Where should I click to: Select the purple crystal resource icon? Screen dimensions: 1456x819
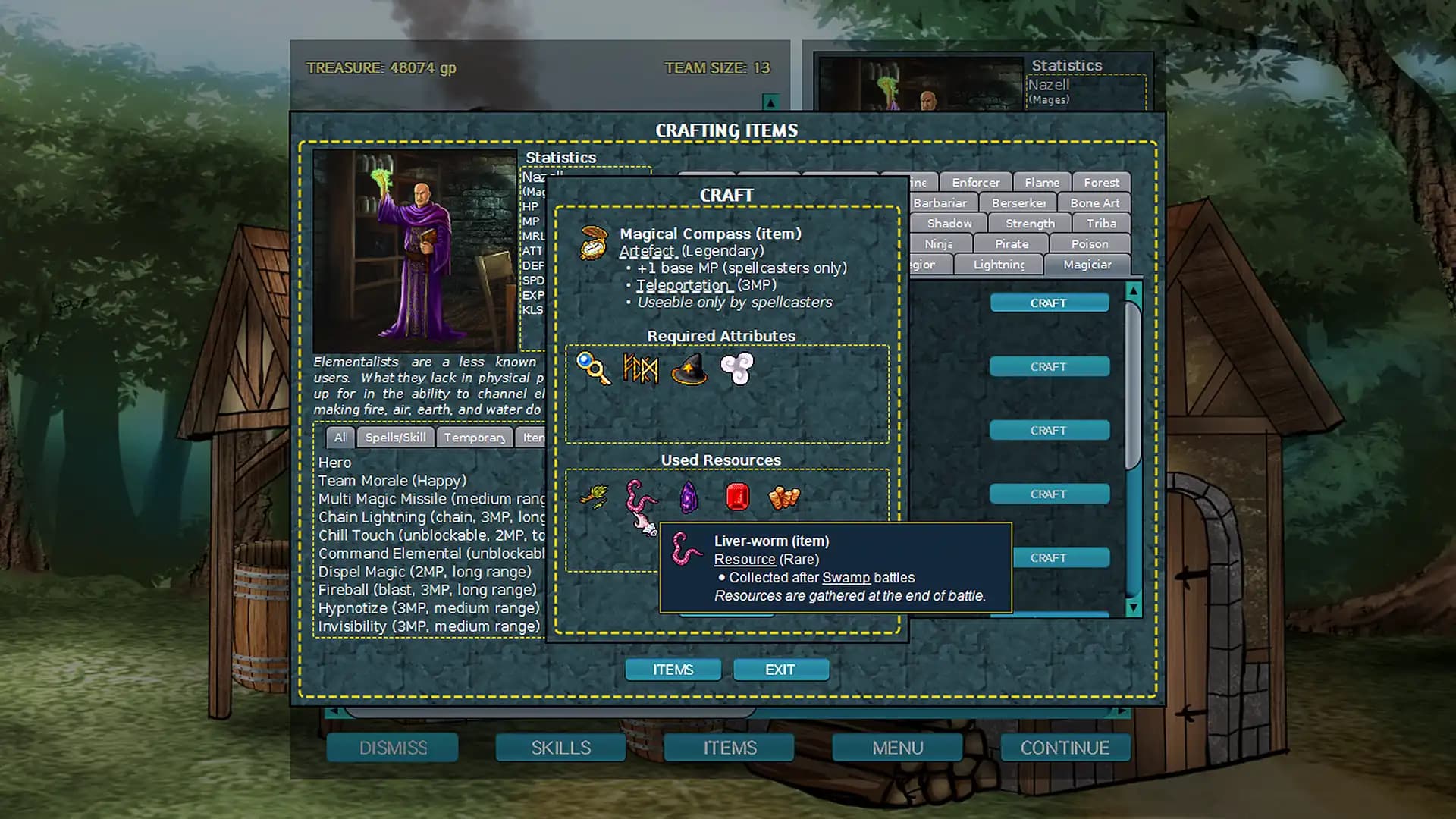tap(689, 497)
